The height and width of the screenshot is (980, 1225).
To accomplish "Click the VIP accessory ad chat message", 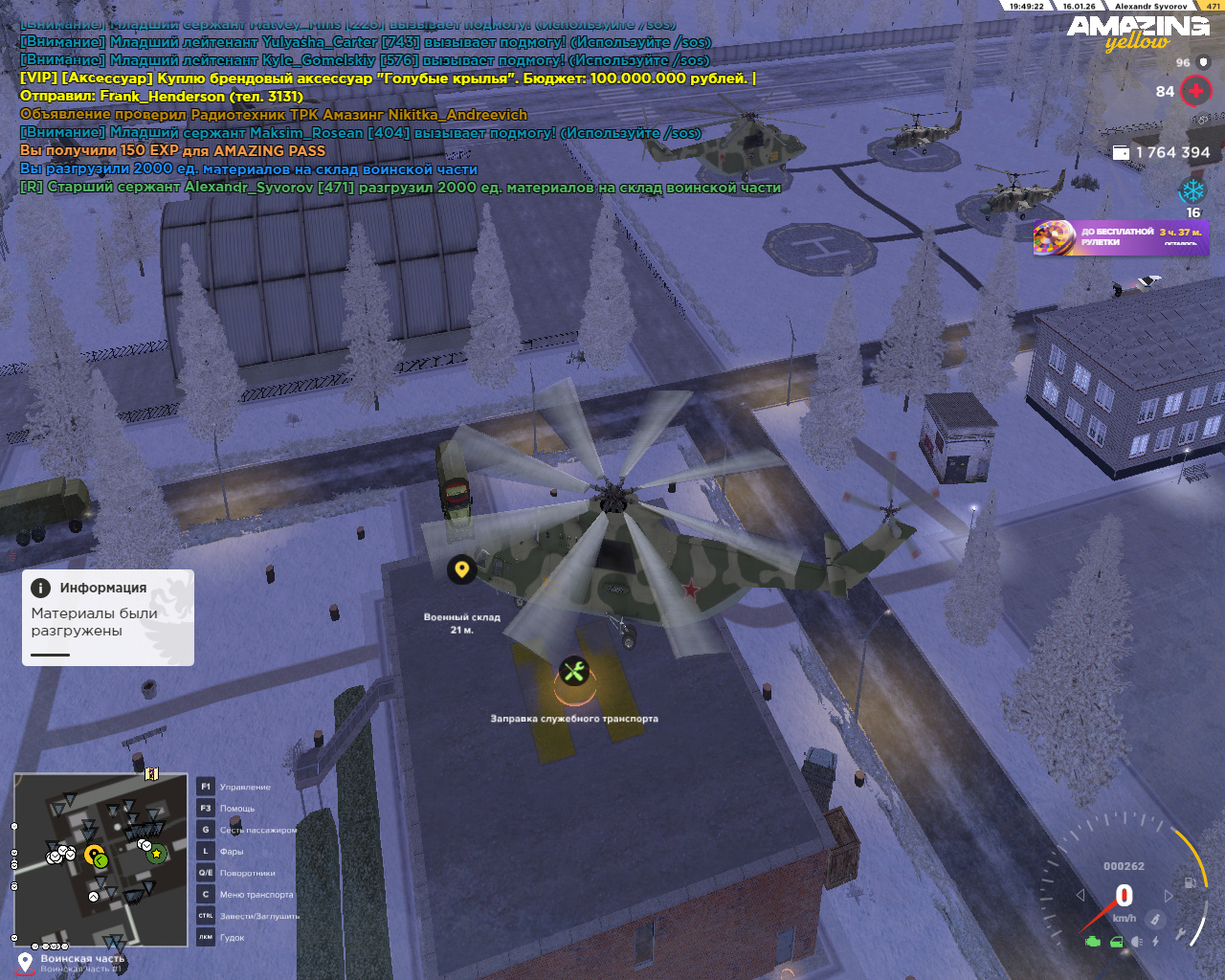I will click(388, 78).
